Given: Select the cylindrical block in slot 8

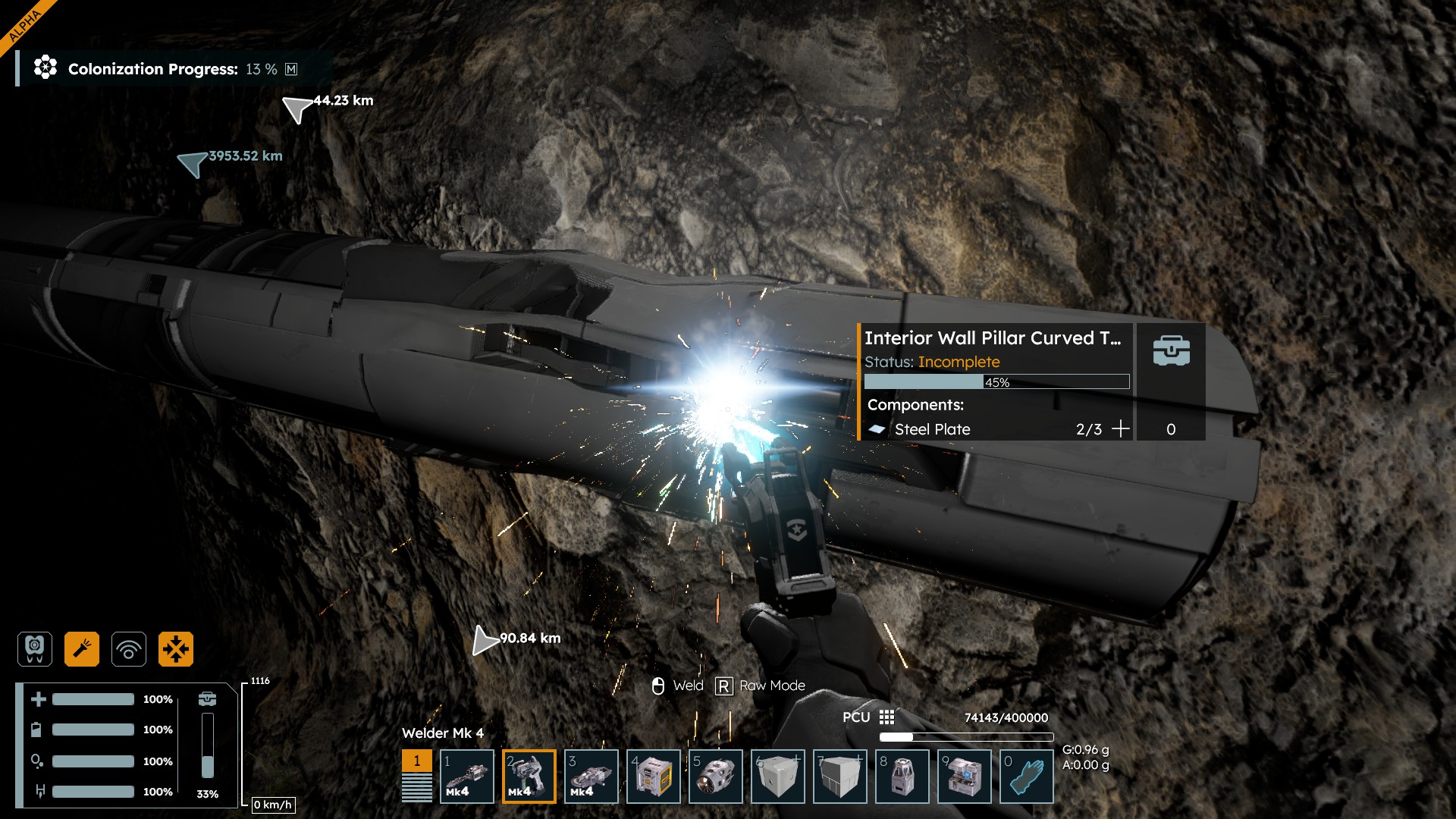Looking at the screenshot, I should 902,777.
